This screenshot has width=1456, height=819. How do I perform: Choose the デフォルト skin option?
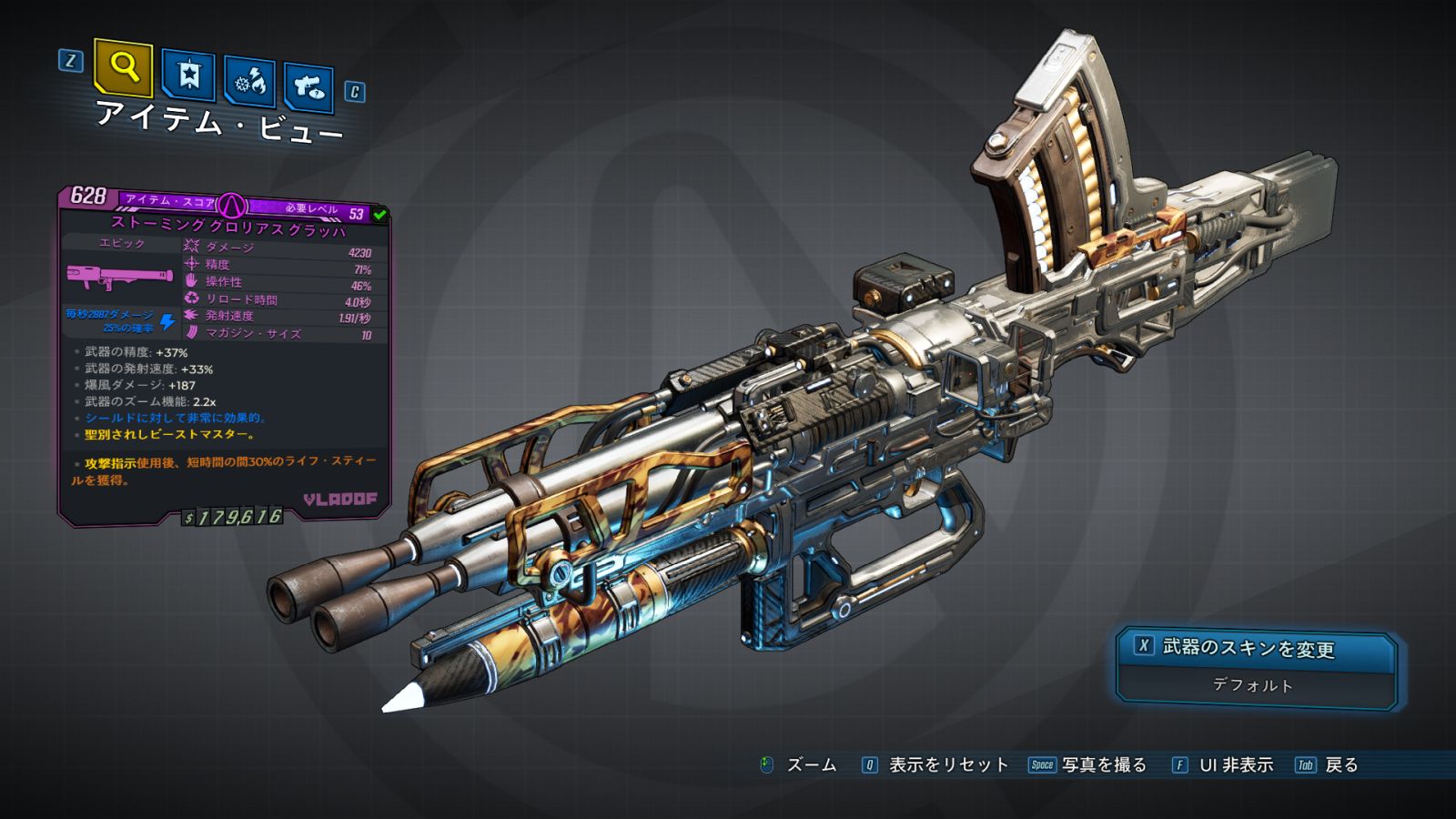click(x=1254, y=685)
